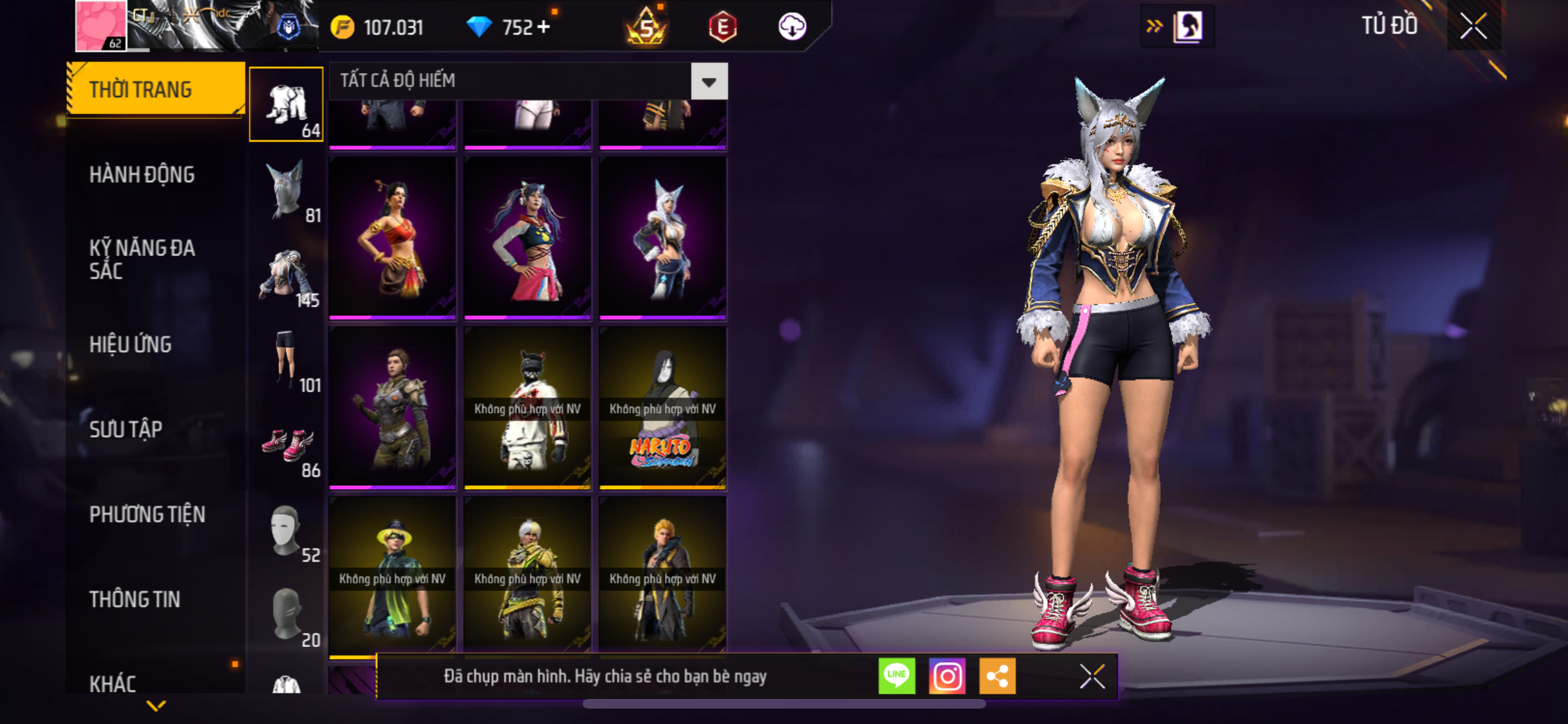Go to the Sưu Tập category
Image resolution: width=1568 pixels, height=724 pixels.
tap(126, 429)
